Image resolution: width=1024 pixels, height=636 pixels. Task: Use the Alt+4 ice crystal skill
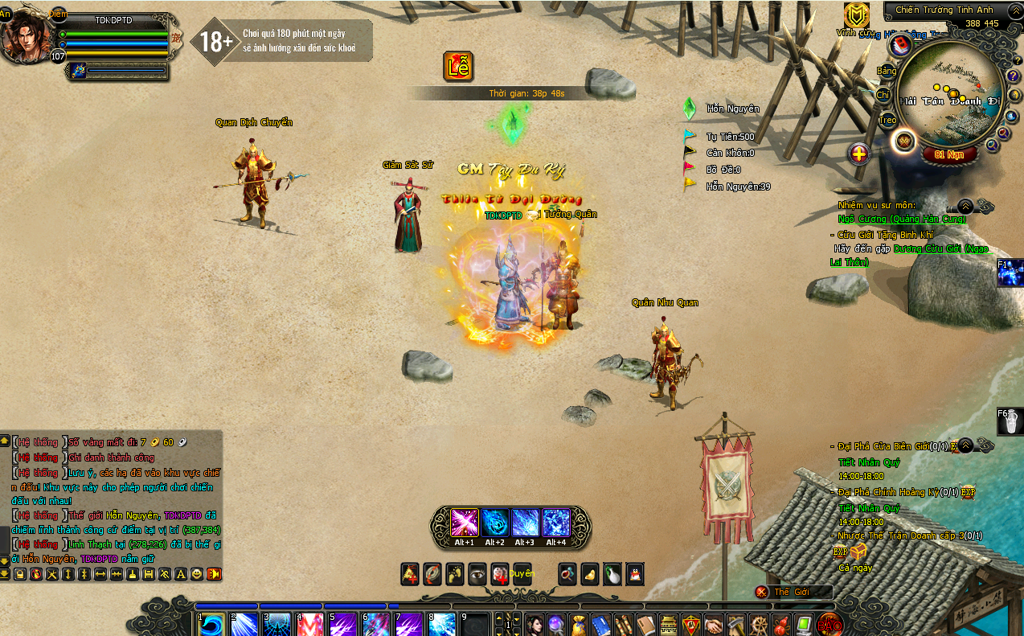(556, 523)
